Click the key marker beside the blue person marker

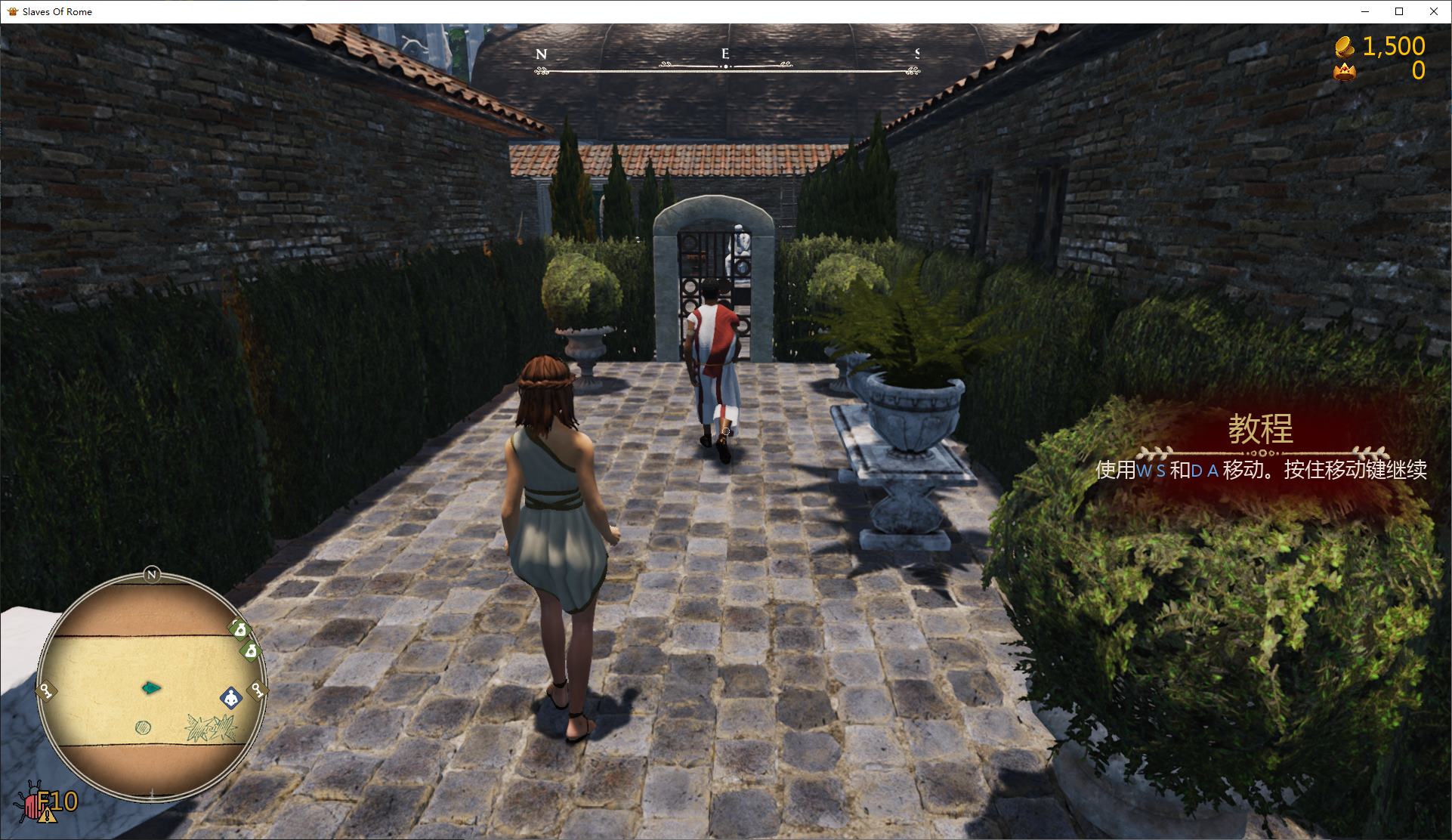pos(257,689)
